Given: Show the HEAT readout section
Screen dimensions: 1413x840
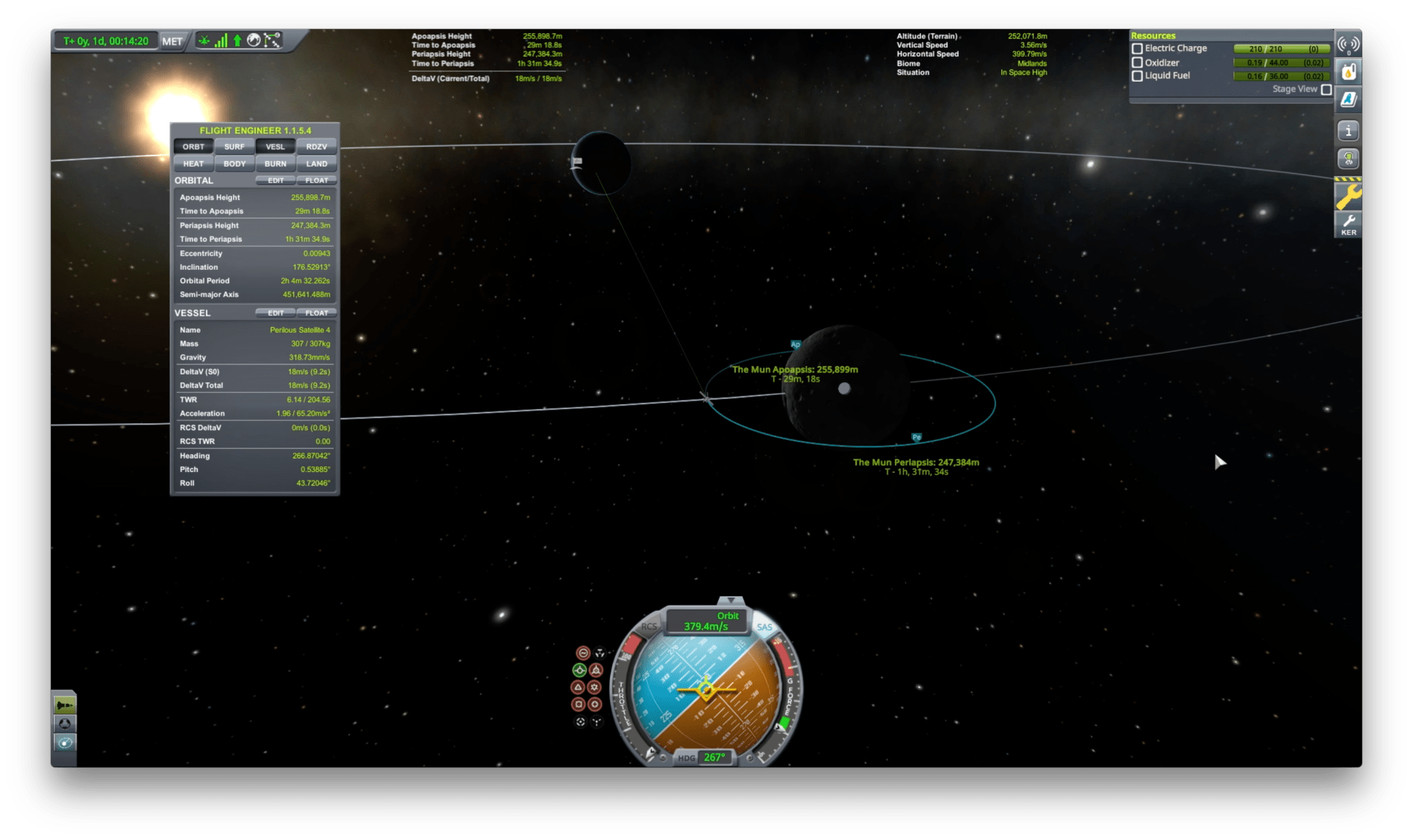Looking at the screenshot, I should [193, 164].
